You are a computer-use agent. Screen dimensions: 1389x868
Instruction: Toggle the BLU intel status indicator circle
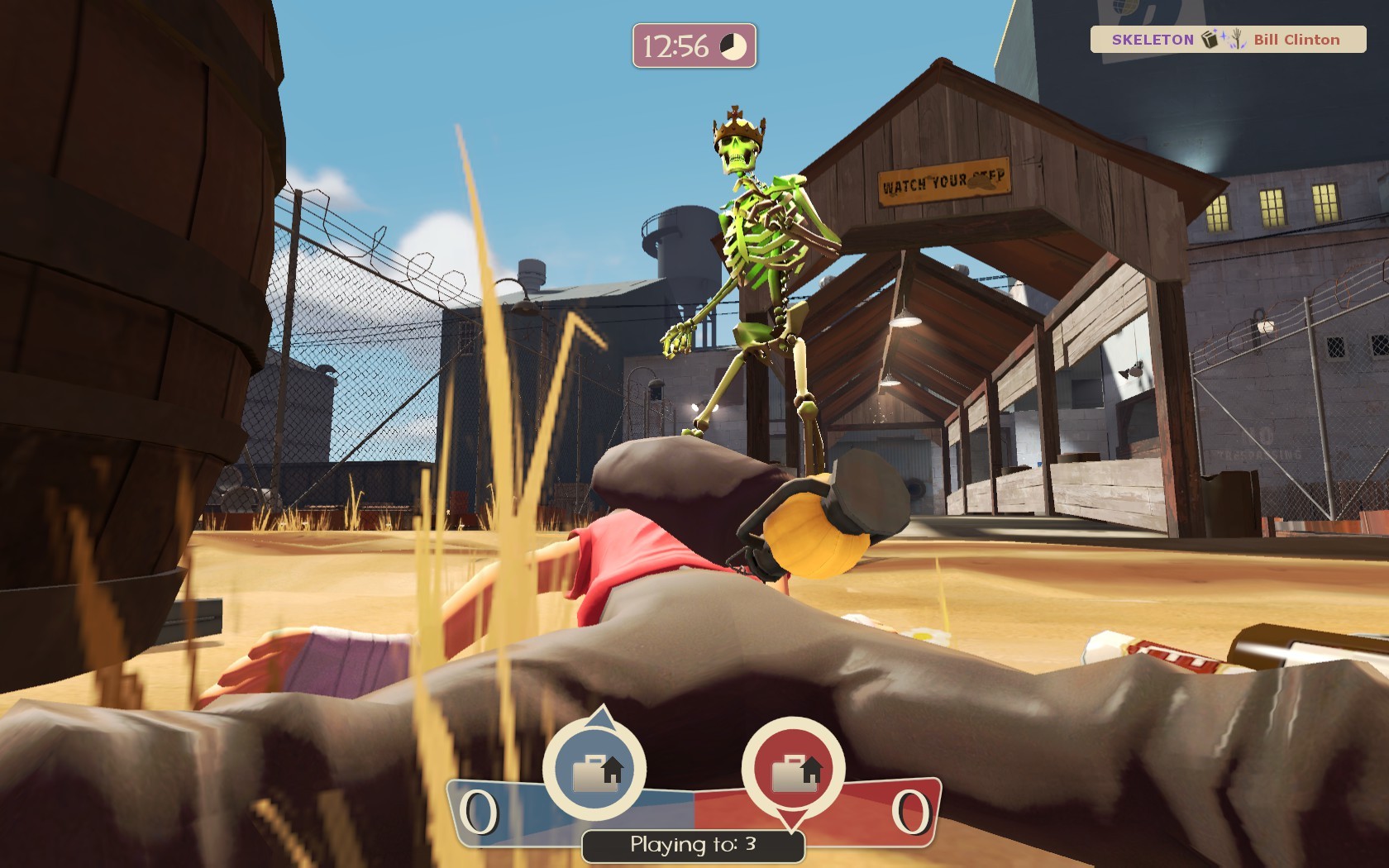click(x=594, y=767)
